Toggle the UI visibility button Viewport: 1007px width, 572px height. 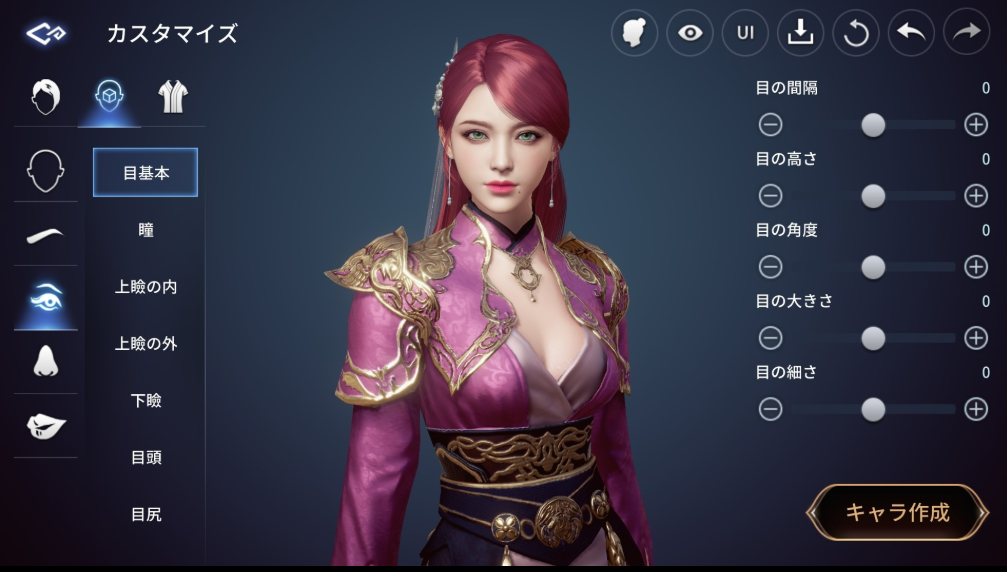coord(745,33)
